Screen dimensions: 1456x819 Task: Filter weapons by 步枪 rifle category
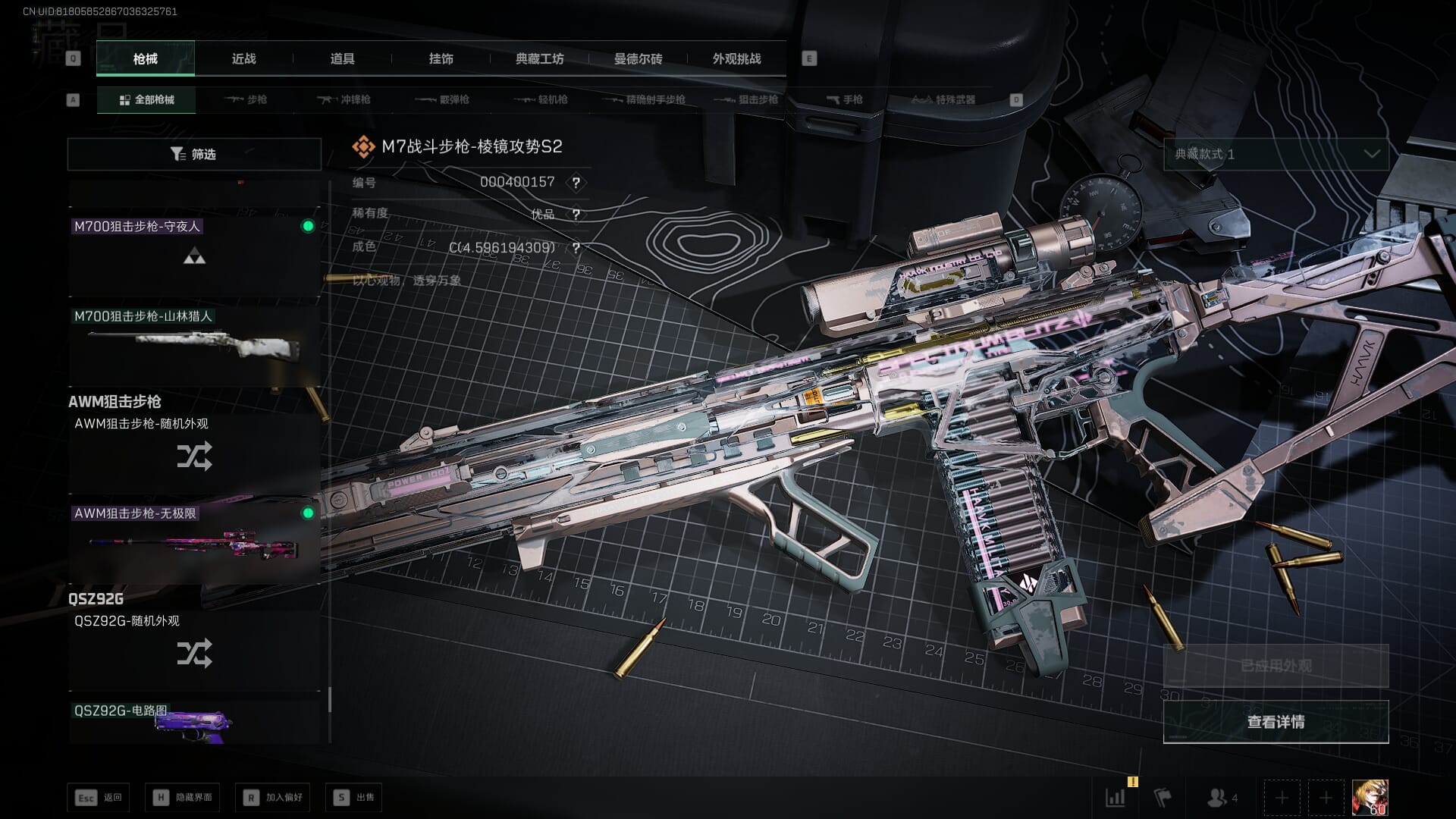[x=246, y=100]
